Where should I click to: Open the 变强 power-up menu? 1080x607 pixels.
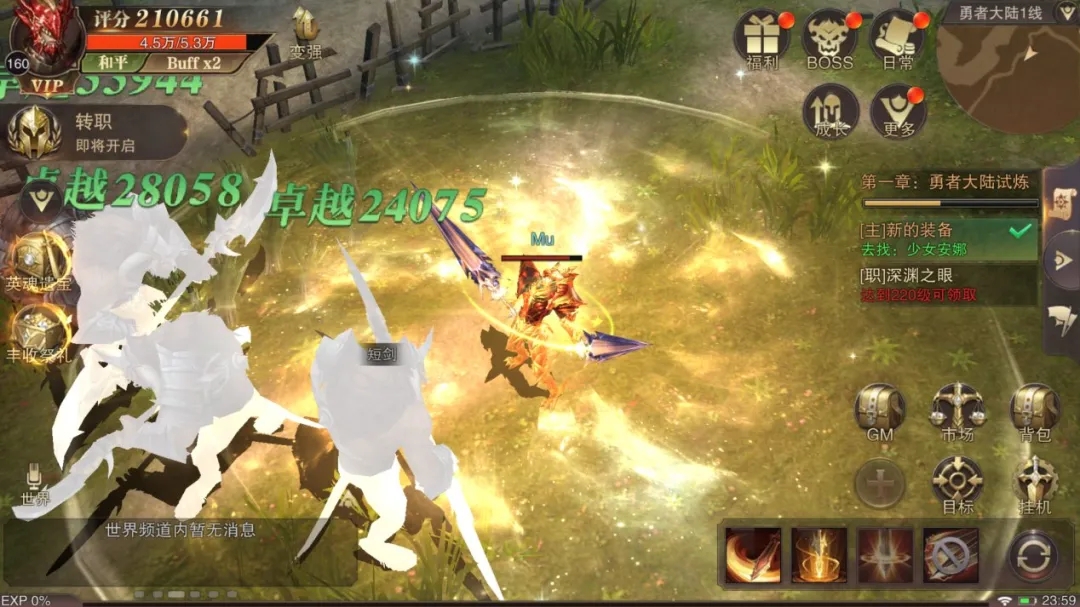point(305,32)
